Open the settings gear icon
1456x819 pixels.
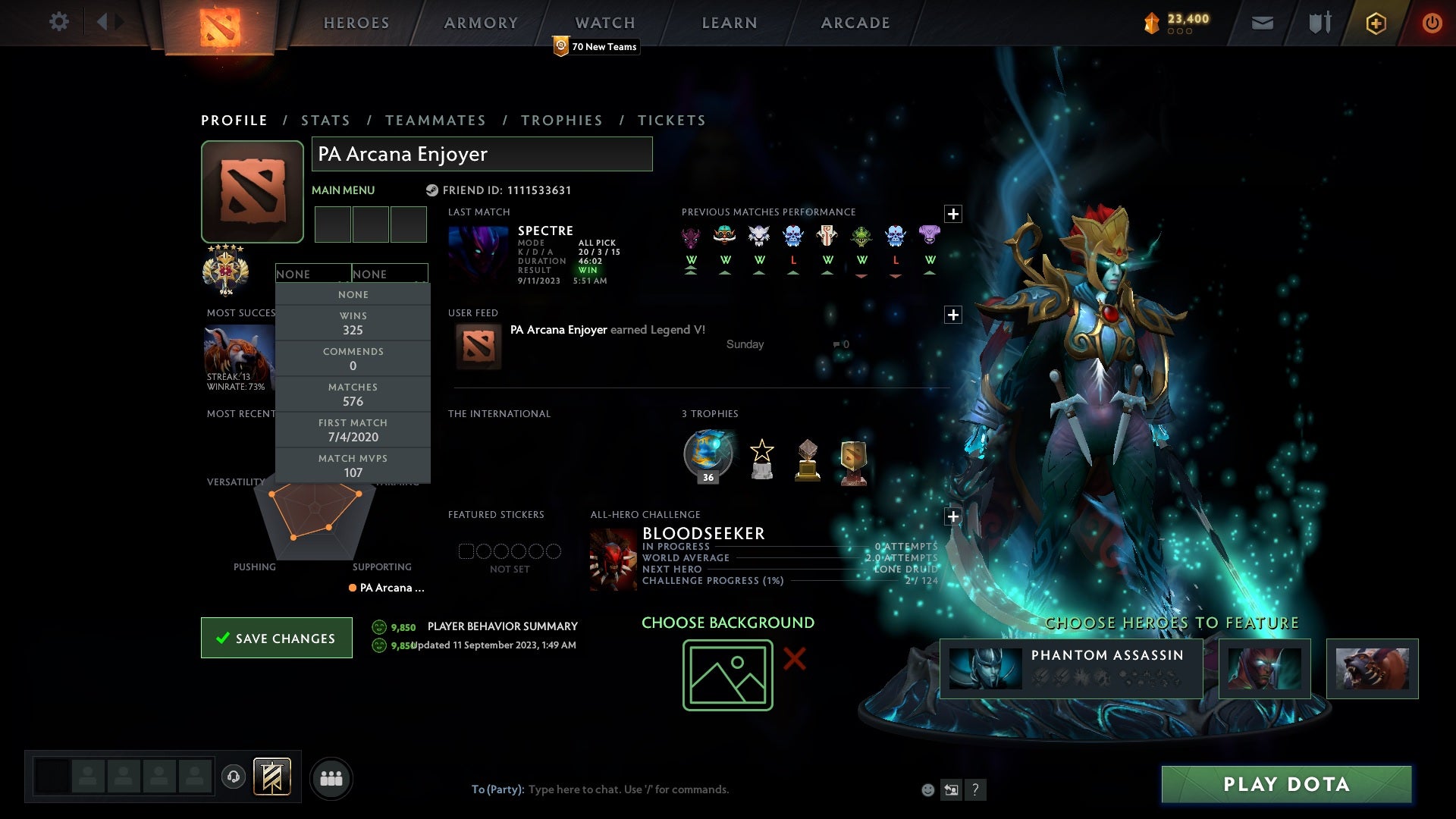(x=59, y=23)
